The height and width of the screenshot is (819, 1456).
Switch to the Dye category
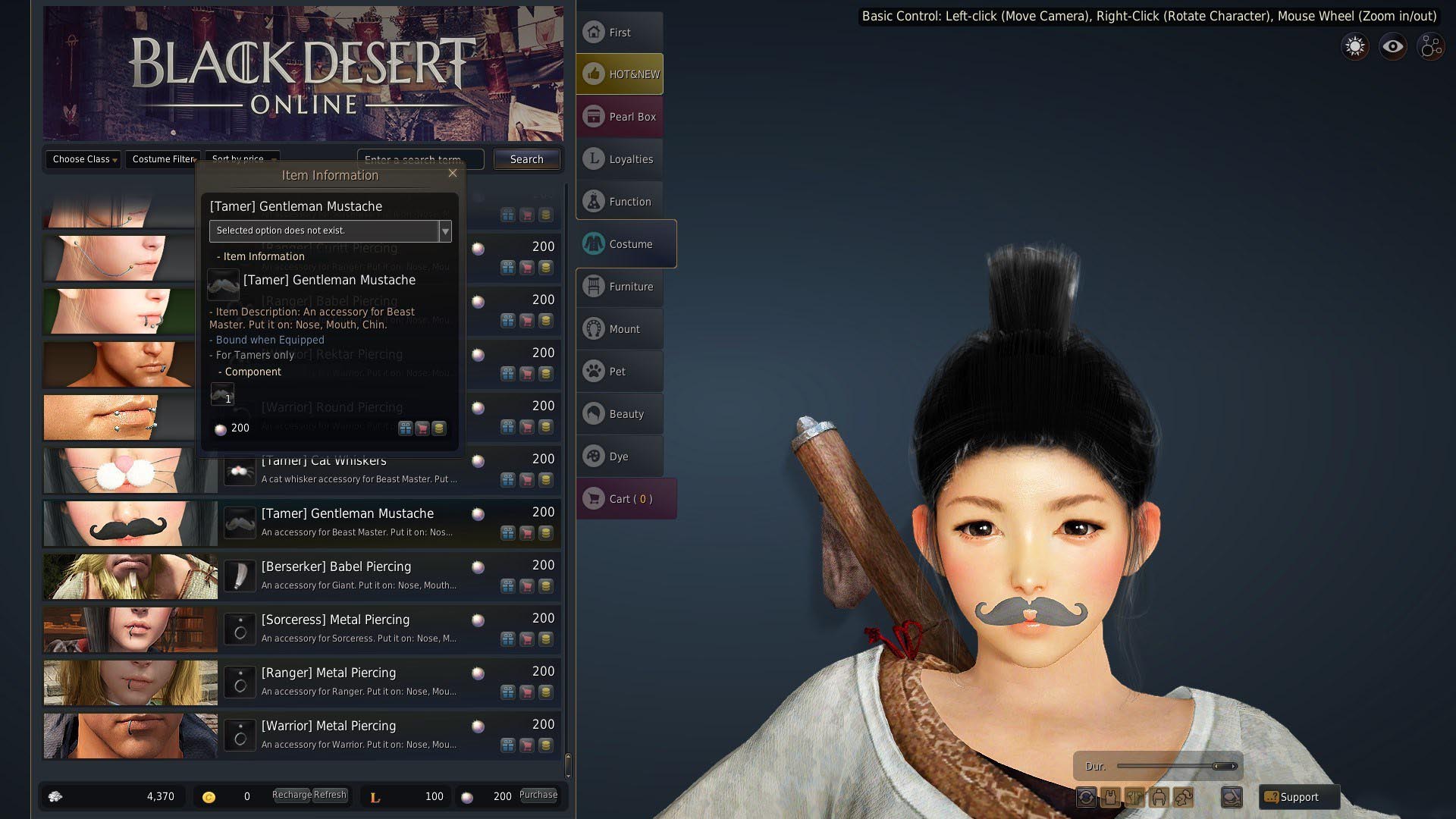click(620, 457)
